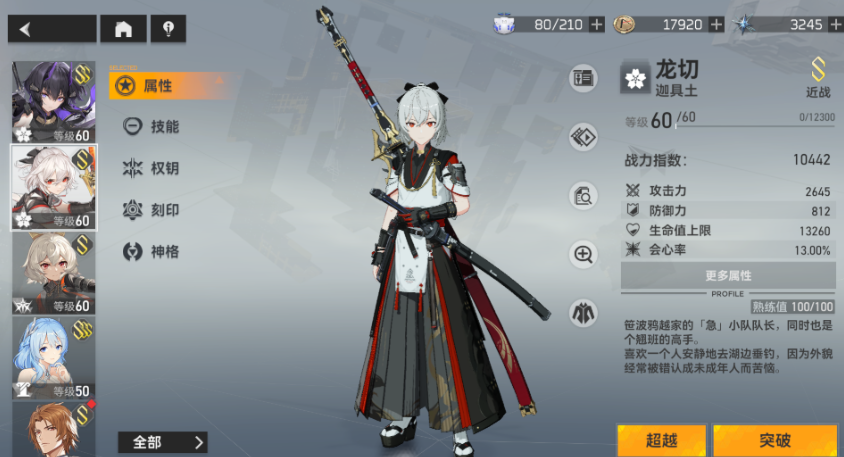The width and height of the screenshot is (844, 457).
Task: Click the magnifying glass plus zoom icon
Action: point(583,254)
